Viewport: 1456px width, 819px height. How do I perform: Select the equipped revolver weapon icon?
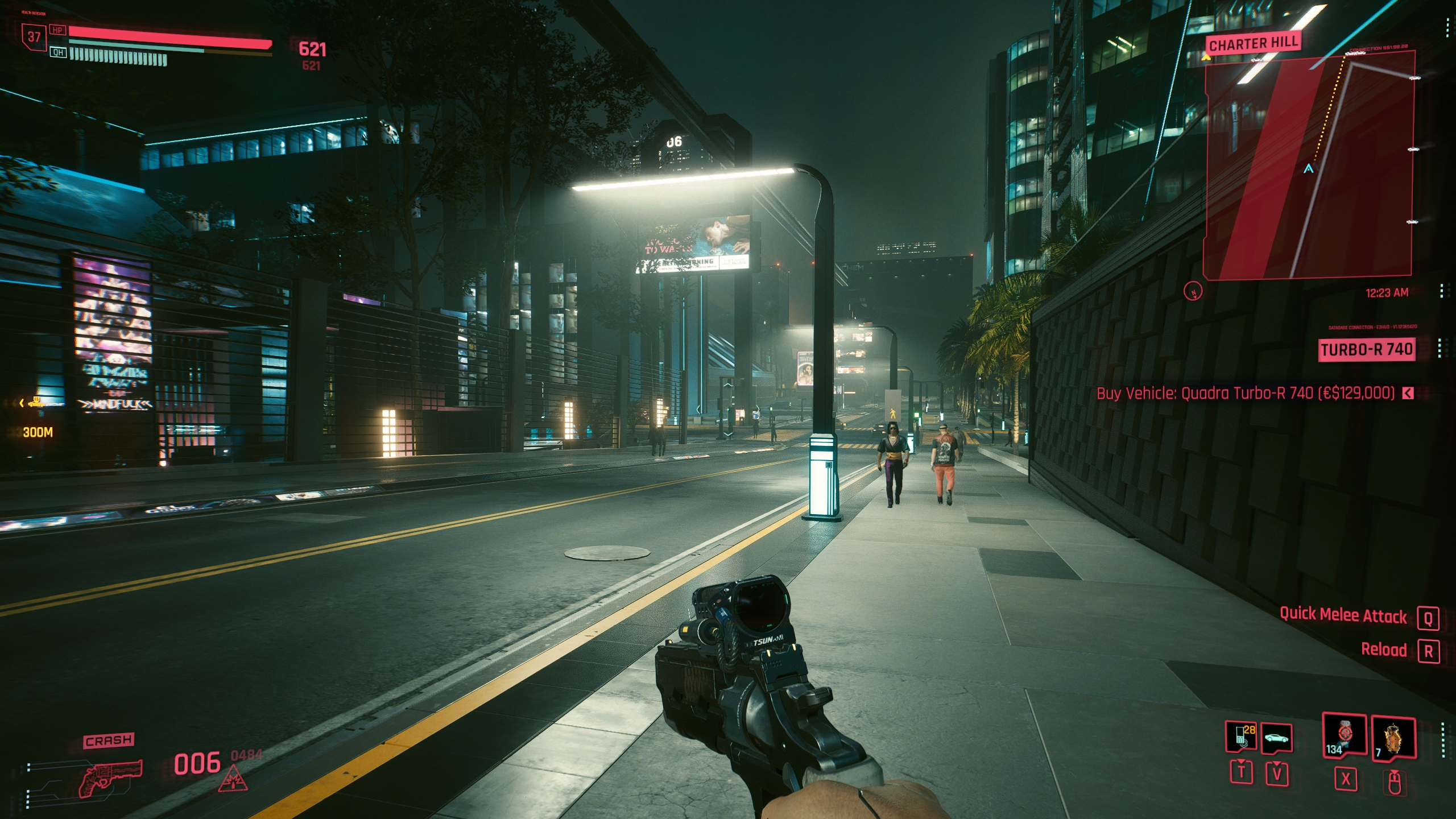(x=110, y=777)
